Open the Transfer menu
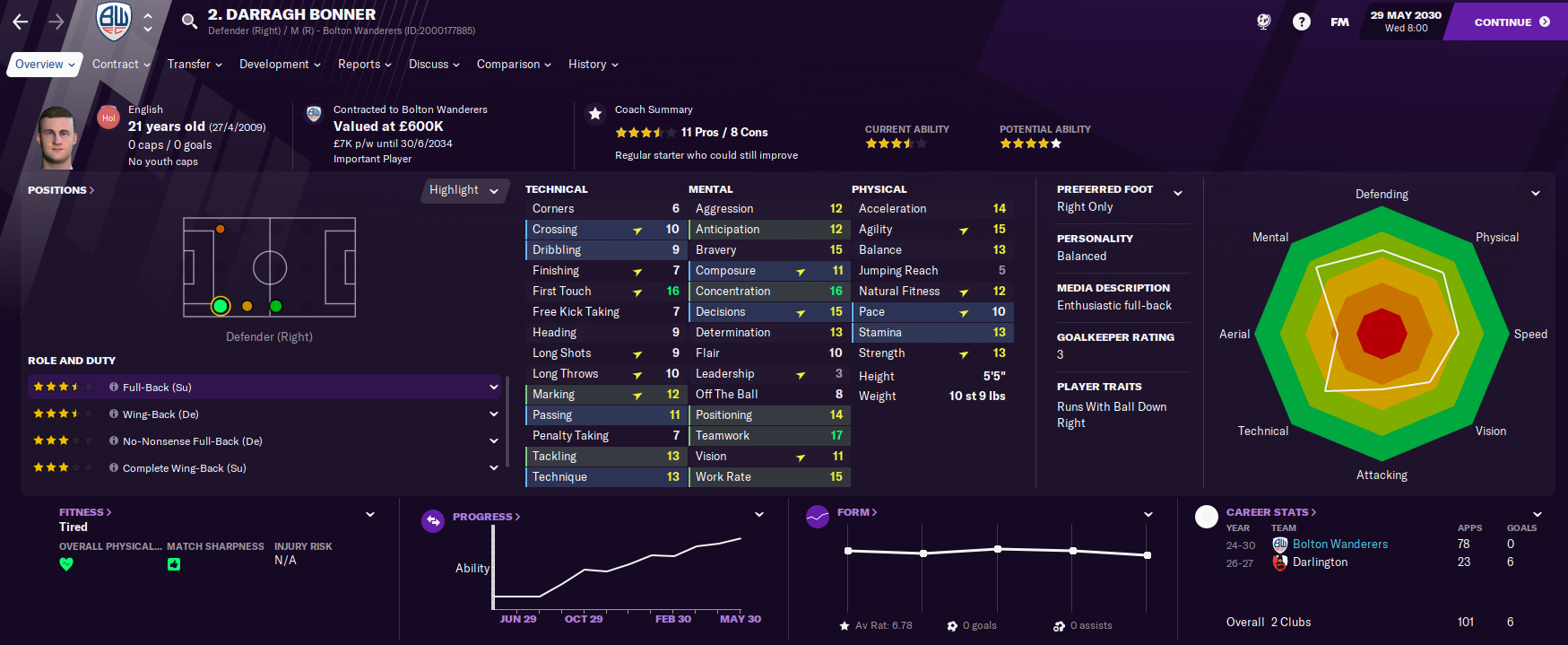The width and height of the screenshot is (1568, 645). point(195,65)
